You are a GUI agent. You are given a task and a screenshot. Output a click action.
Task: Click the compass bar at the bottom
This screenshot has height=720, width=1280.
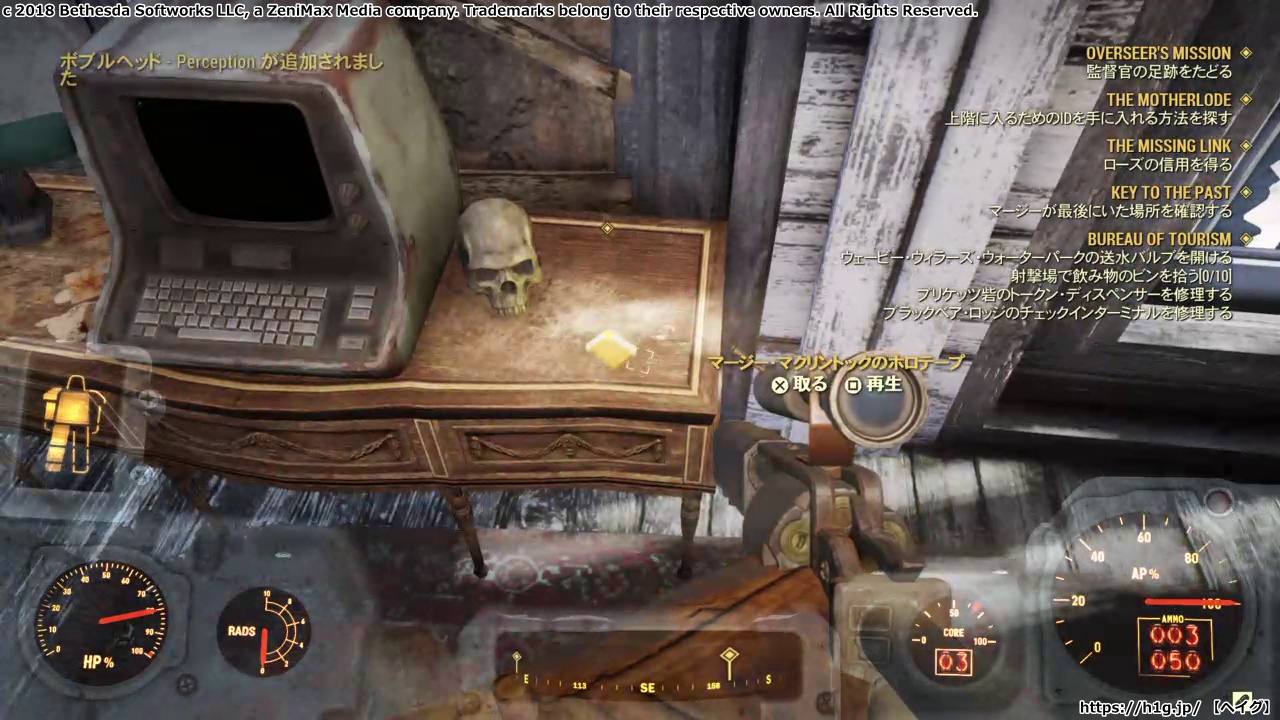click(647, 686)
